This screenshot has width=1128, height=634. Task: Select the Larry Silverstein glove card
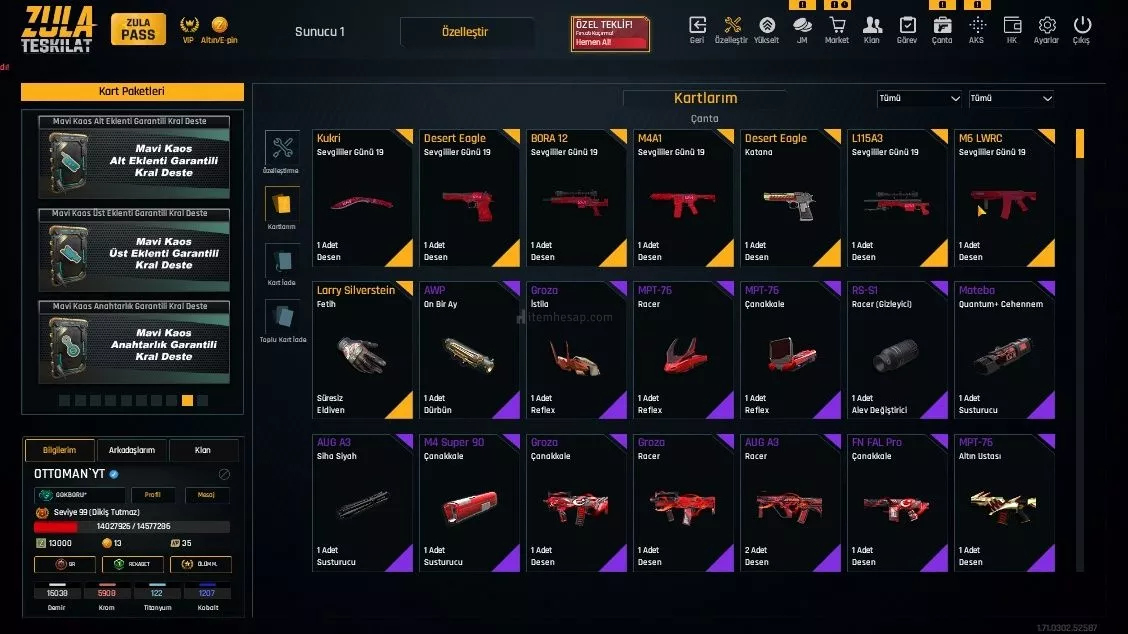362,350
